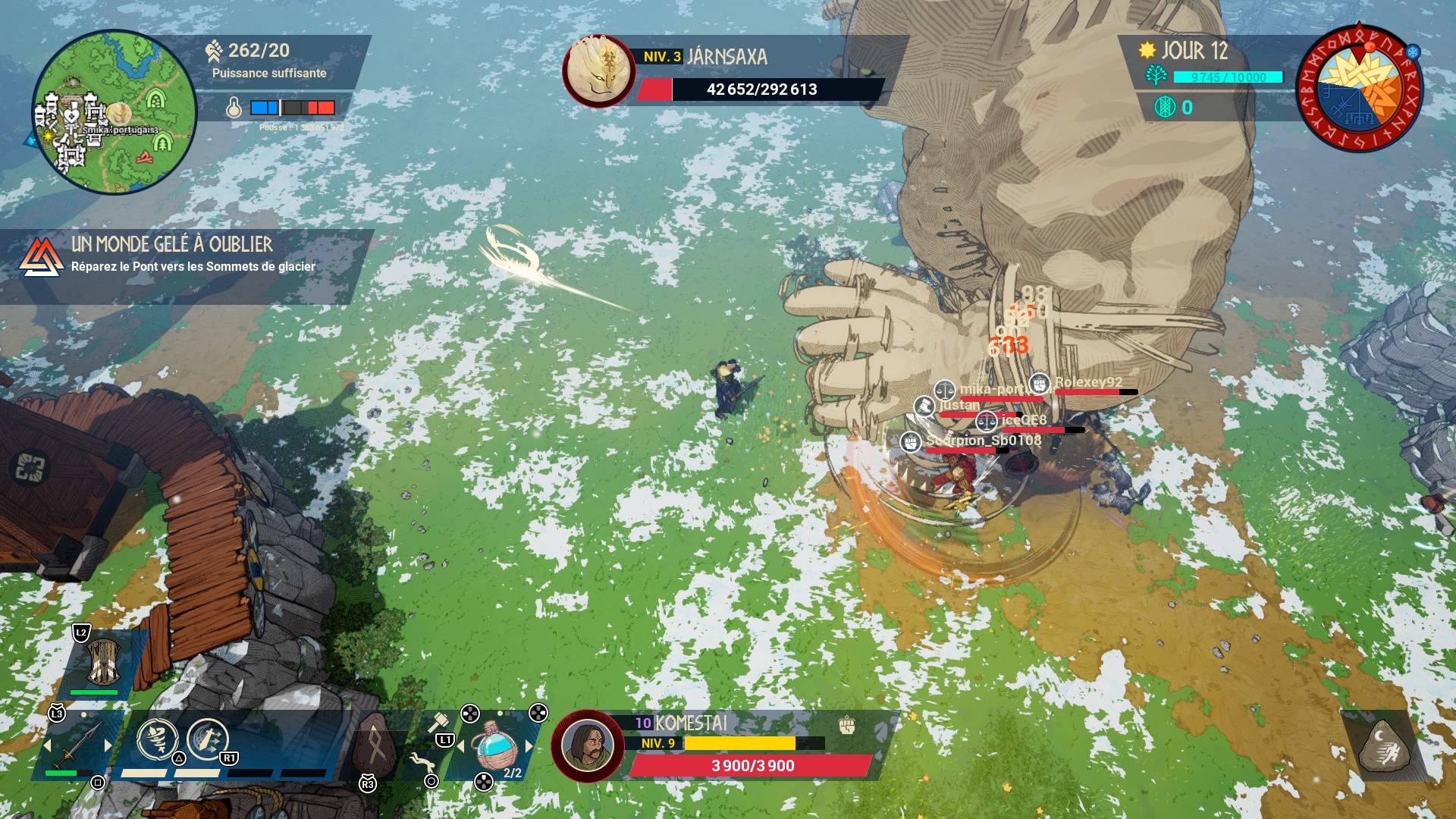Click the power level icon showing 262/20
The width and height of the screenshot is (1456, 819).
pos(214,51)
